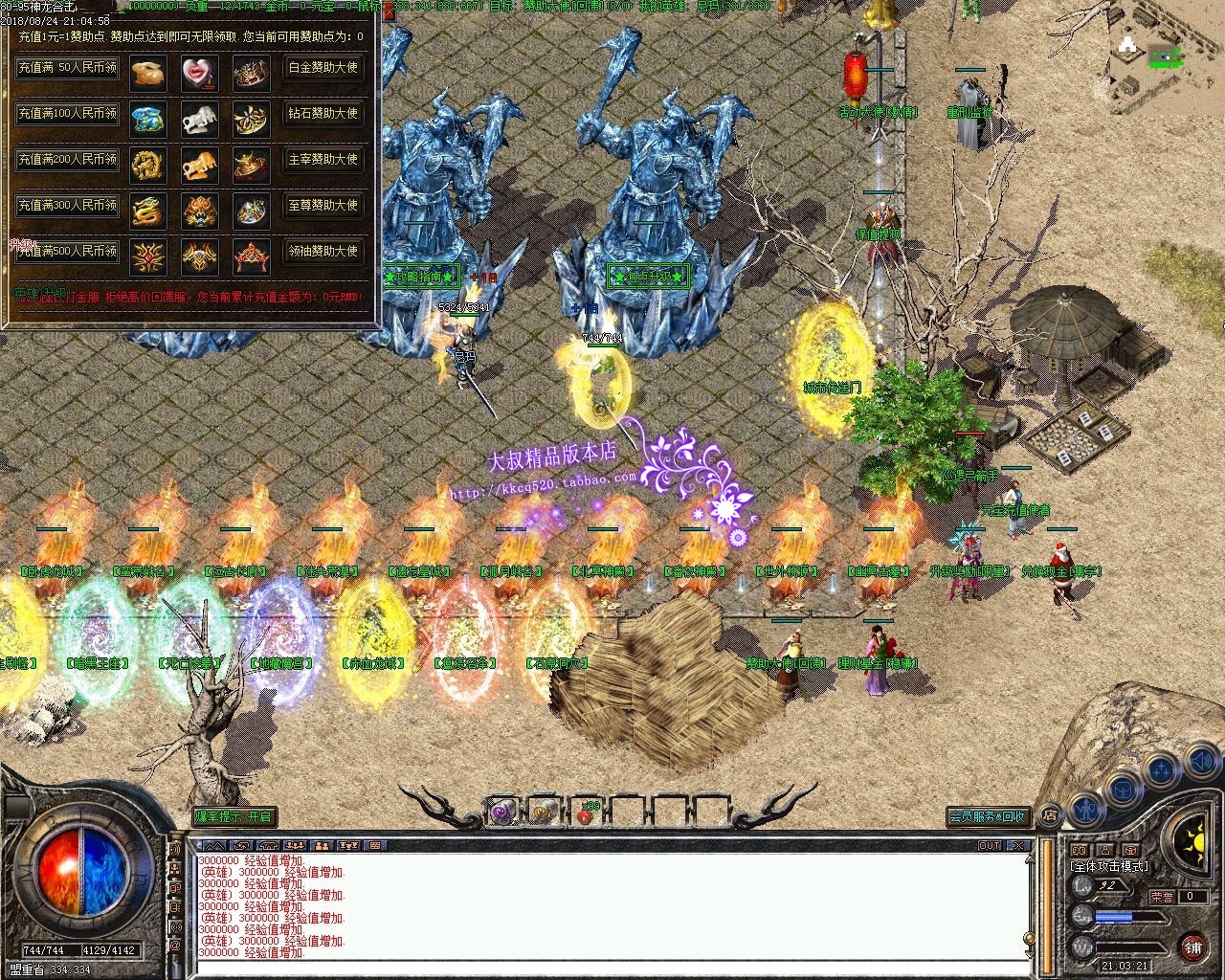
Task: Open the red 铺 stall button
Action: pyautogui.click(x=1192, y=947)
